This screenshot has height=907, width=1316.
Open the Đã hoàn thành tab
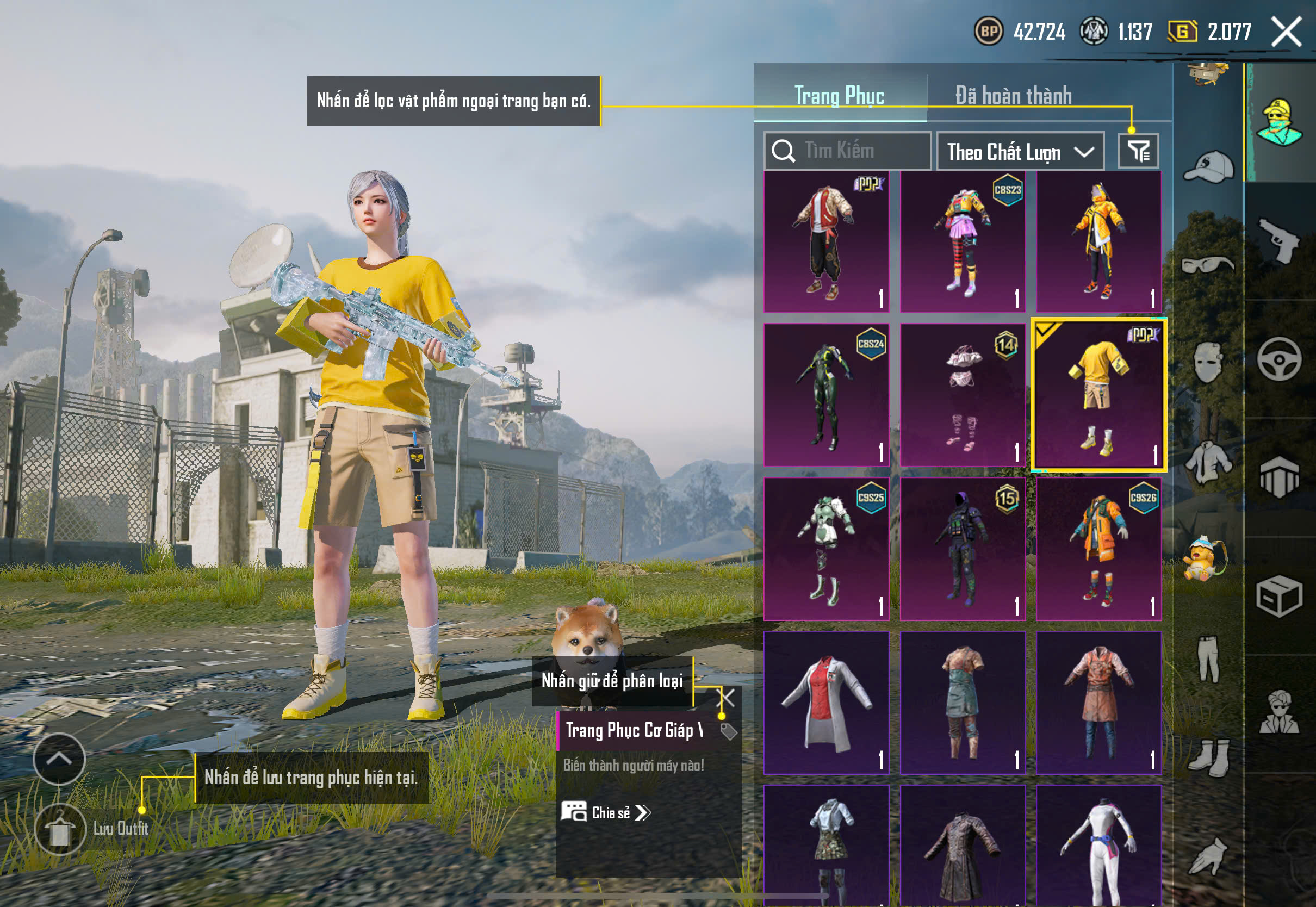[x=1014, y=96]
